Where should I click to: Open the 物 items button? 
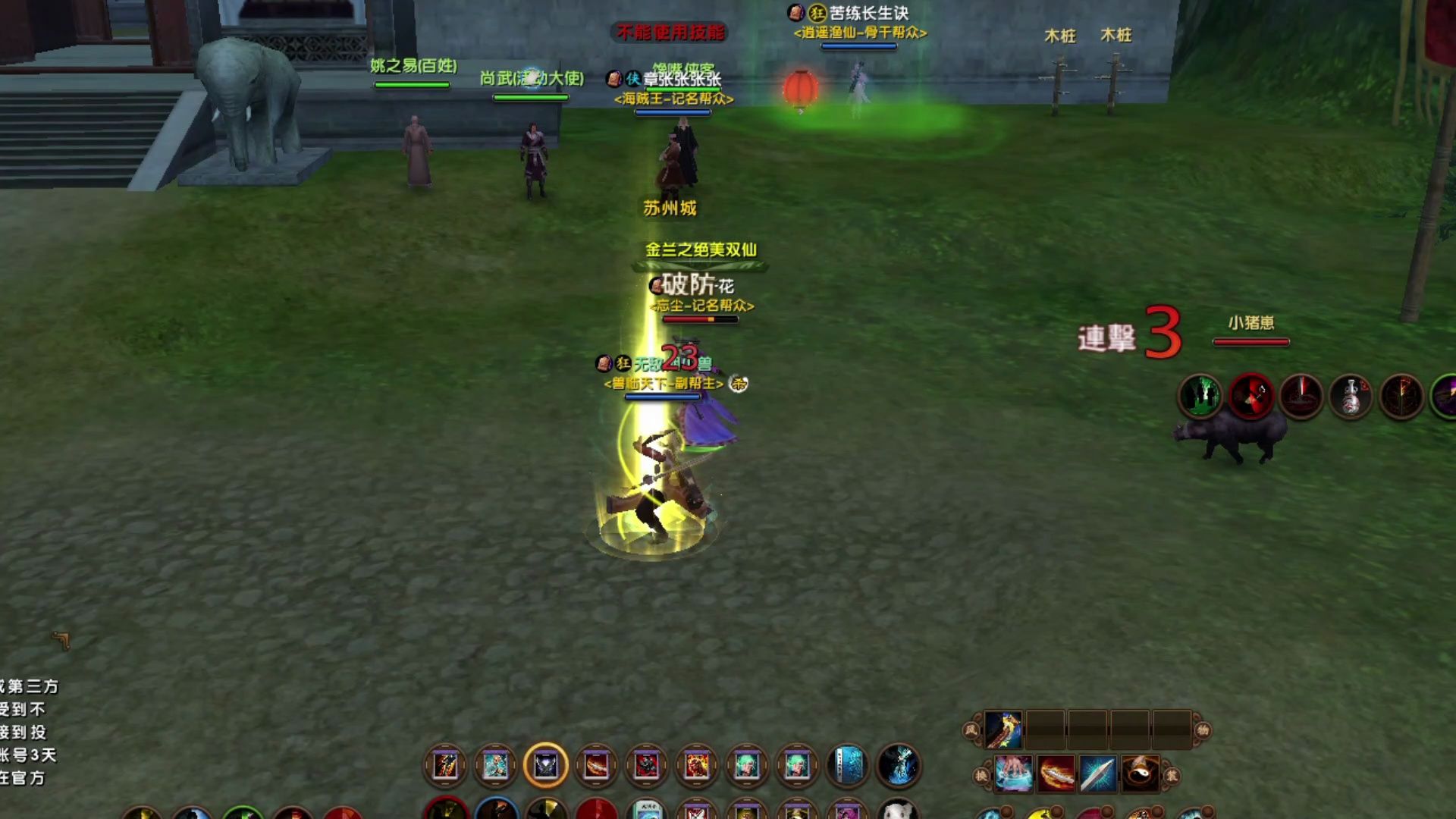coord(1203,730)
